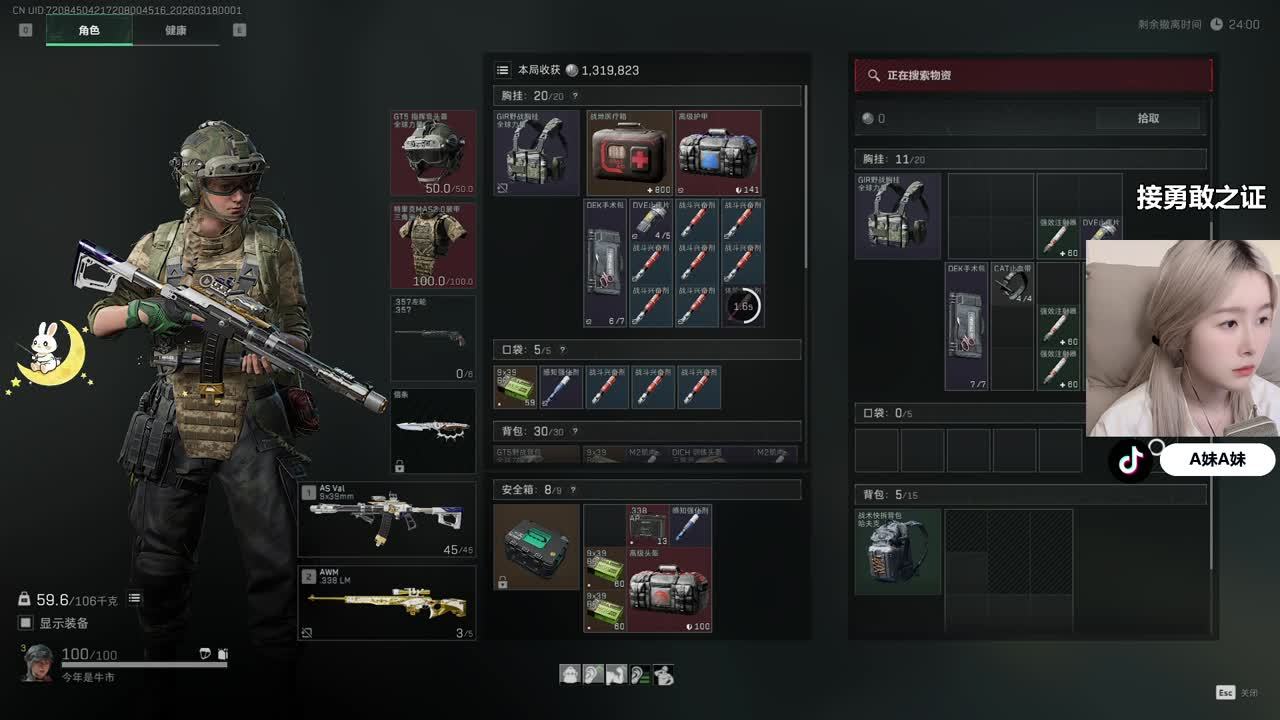Select the GT5 helmet equipment slot
Image resolution: width=1280 pixels, height=720 pixels.
[432, 153]
